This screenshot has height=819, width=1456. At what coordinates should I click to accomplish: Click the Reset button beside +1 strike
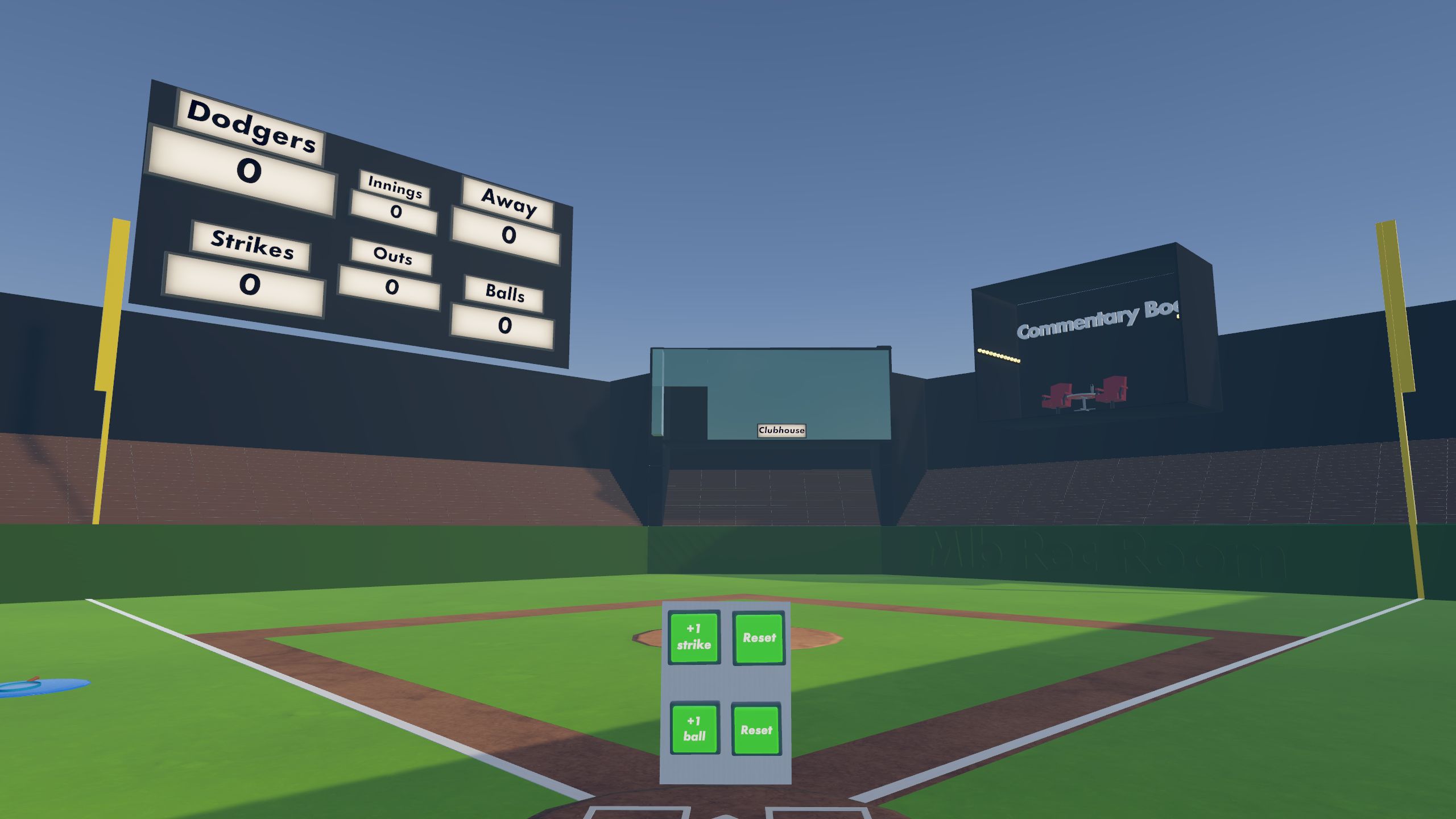[x=760, y=638]
